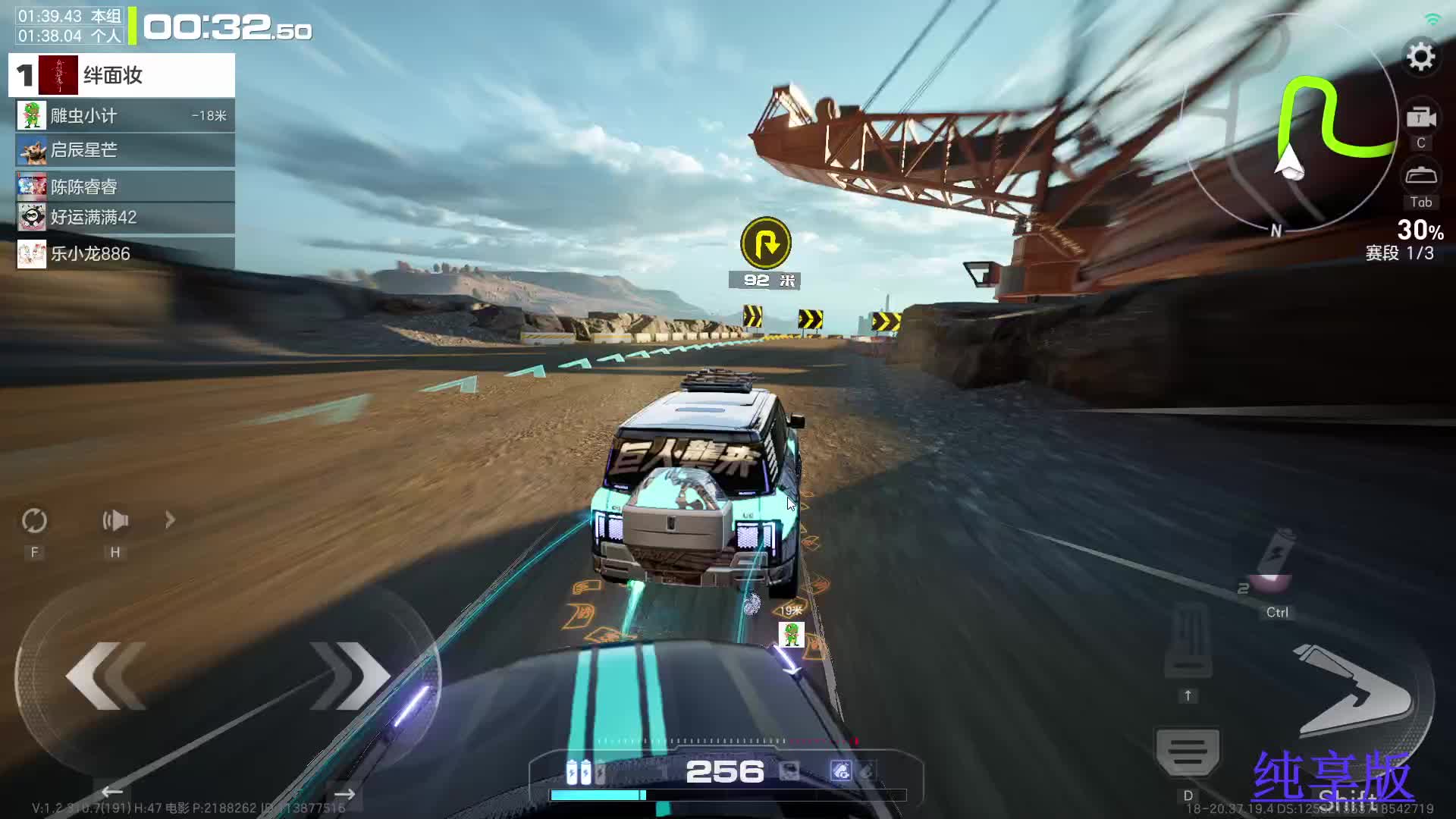
Task: Steer right with the right chevron
Action: click(349, 675)
